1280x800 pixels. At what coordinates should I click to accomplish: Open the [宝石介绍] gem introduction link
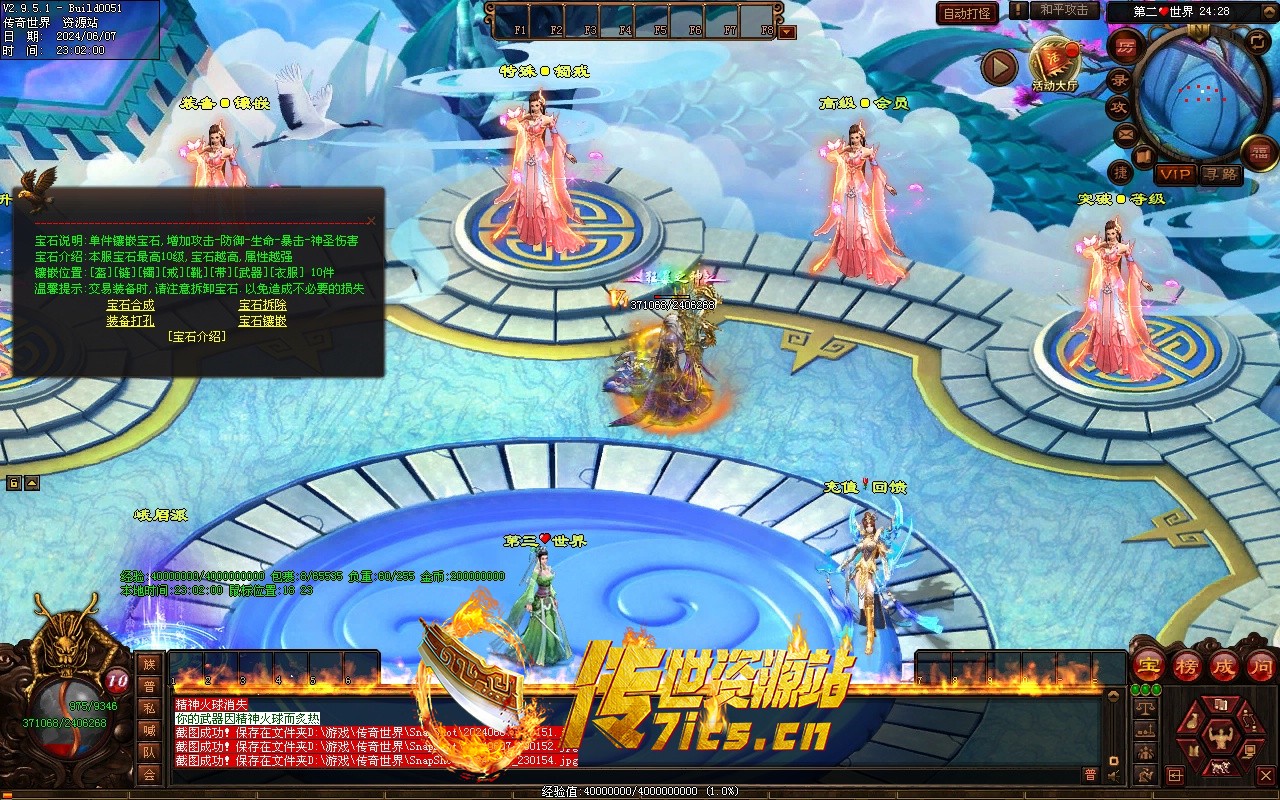197,337
